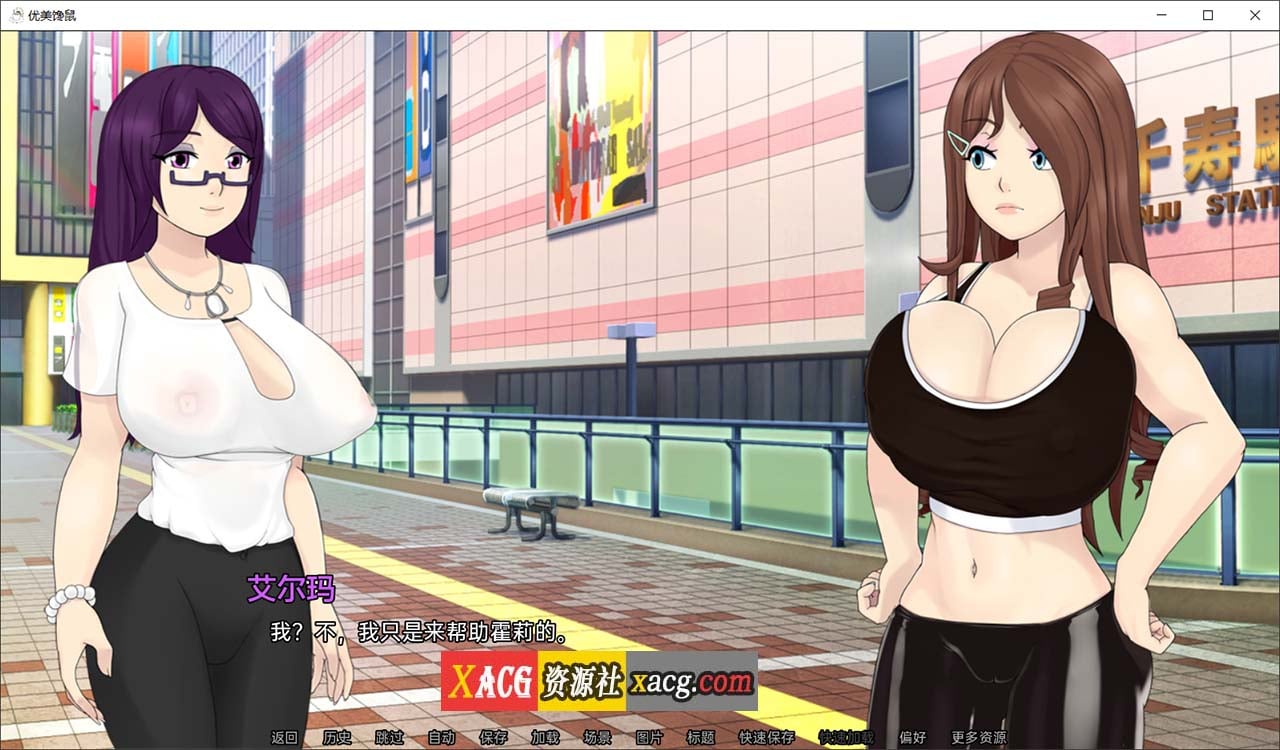Click 返回 to go back a step
This screenshot has width=1280, height=750.
pos(283,737)
